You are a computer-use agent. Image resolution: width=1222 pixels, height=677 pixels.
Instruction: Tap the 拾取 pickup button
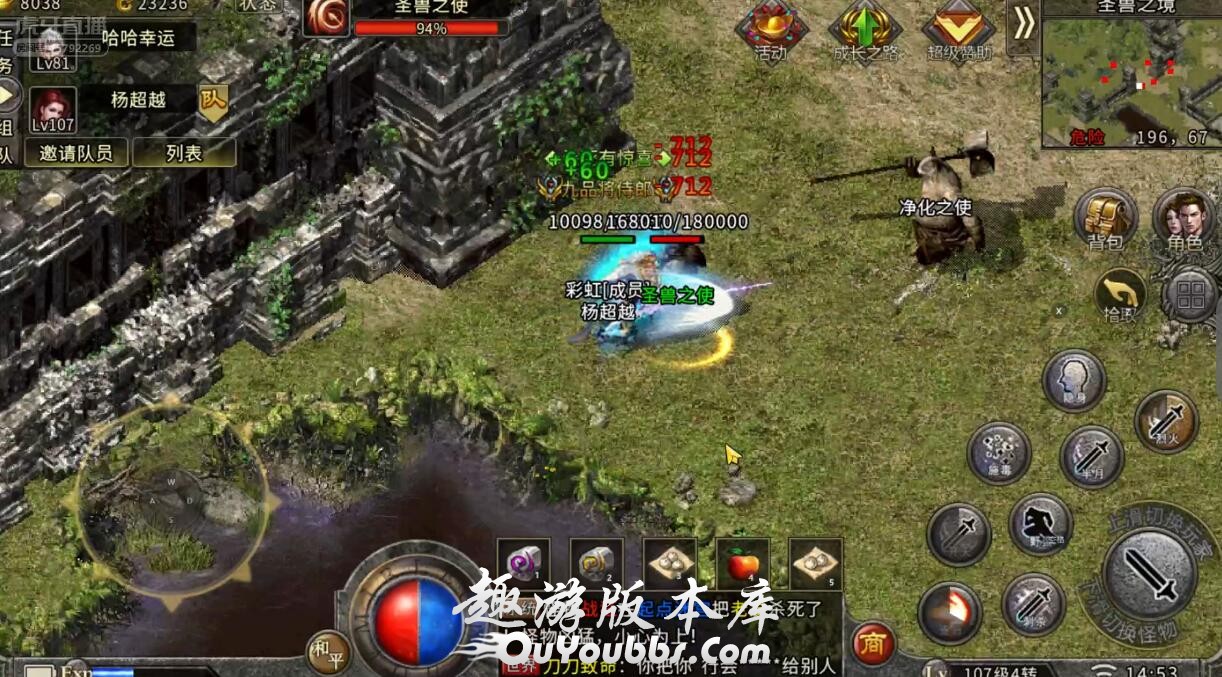click(1120, 295)
